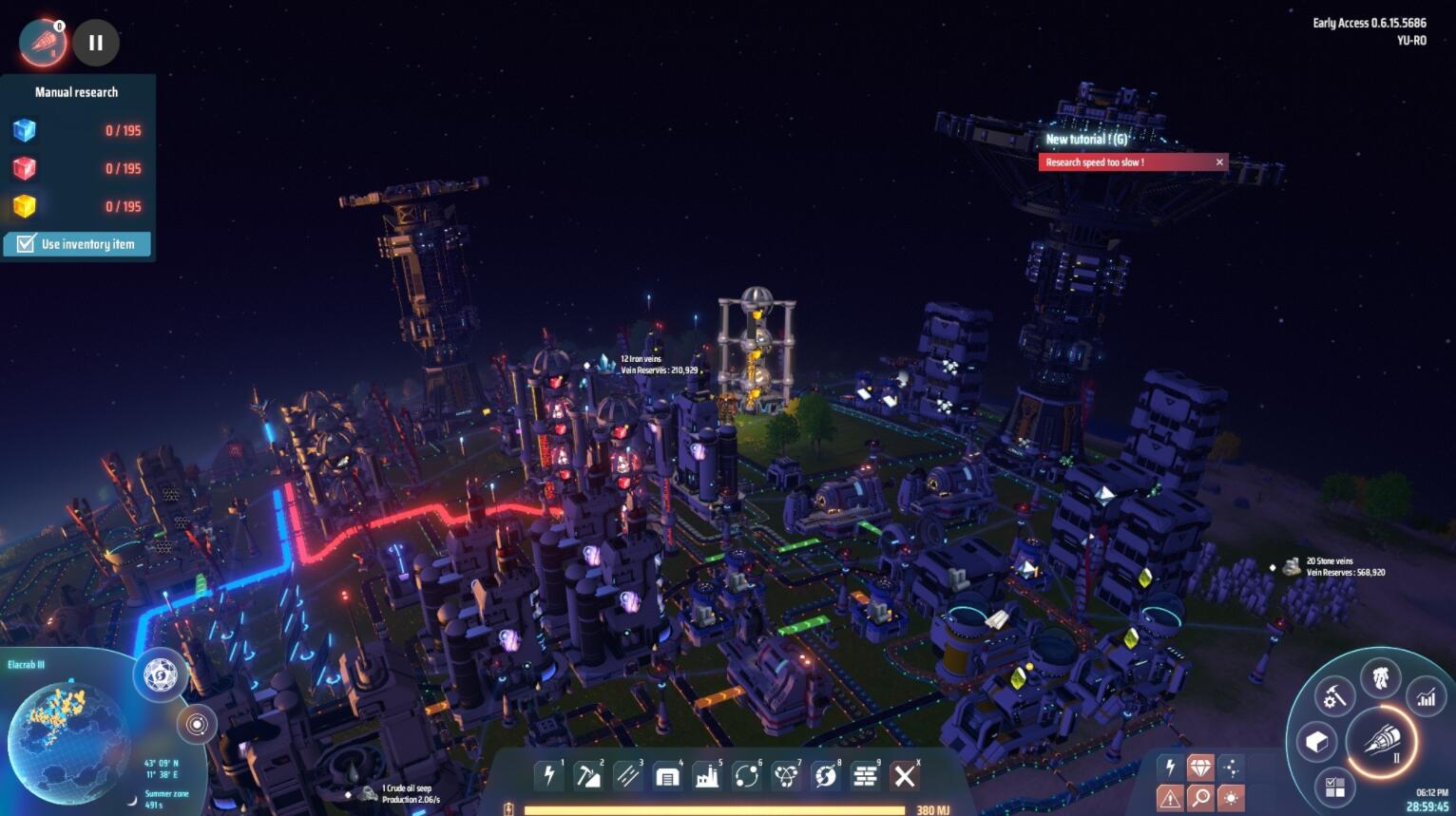Click the pause research button

pos(96,43)
